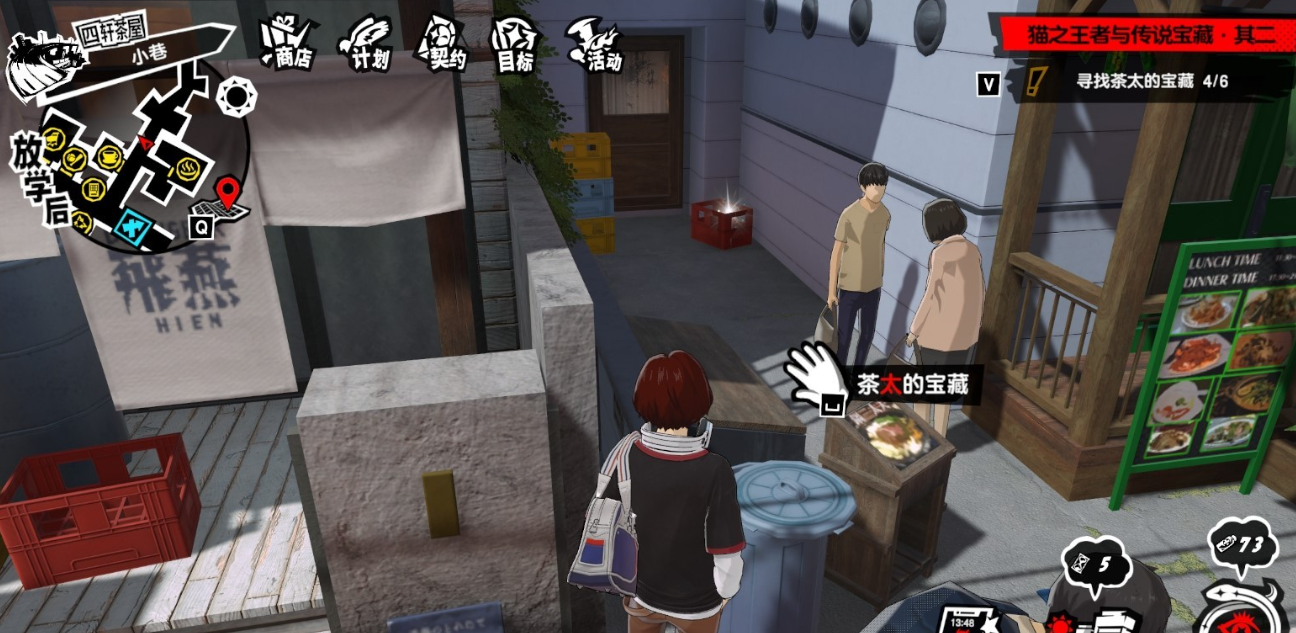Open the 计划 plans menu
The image size is (1296, 633).
point(365,43)
